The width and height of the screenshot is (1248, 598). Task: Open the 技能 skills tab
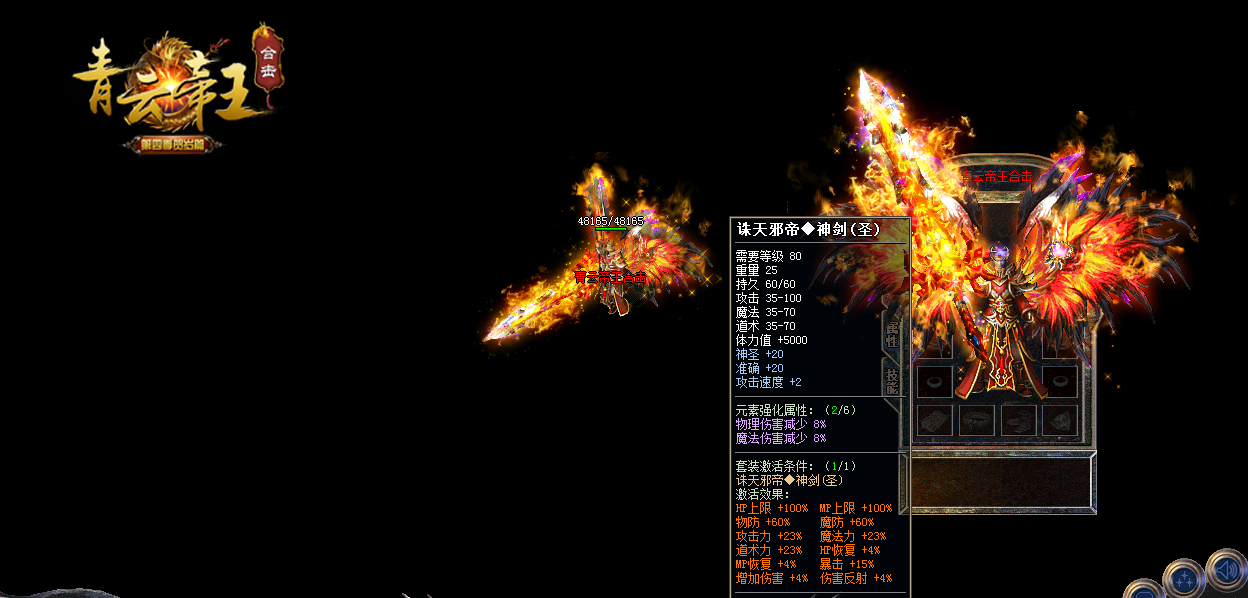coord(892,380)
